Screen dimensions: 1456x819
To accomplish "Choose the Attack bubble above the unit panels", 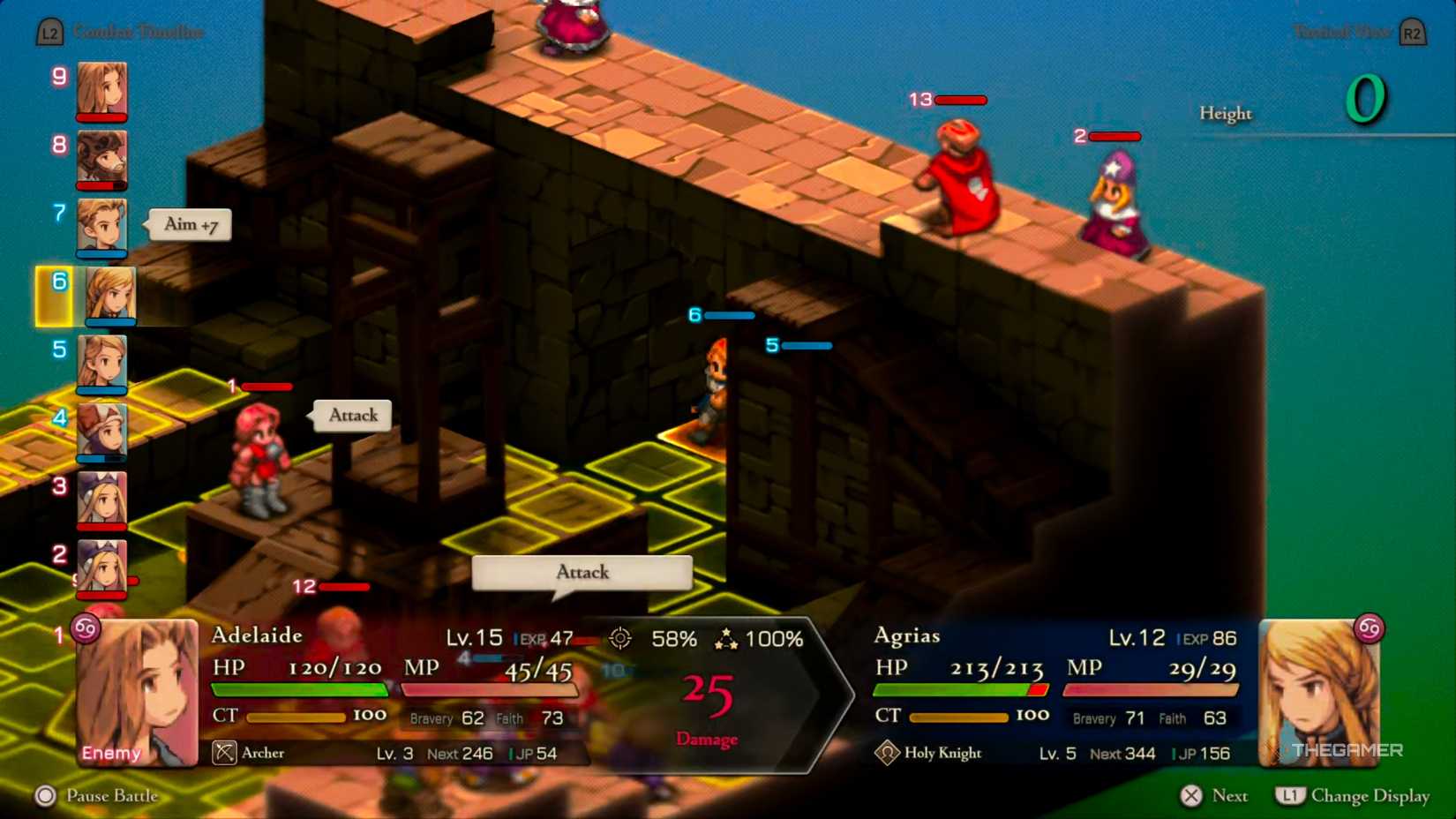I will point(582,573).
